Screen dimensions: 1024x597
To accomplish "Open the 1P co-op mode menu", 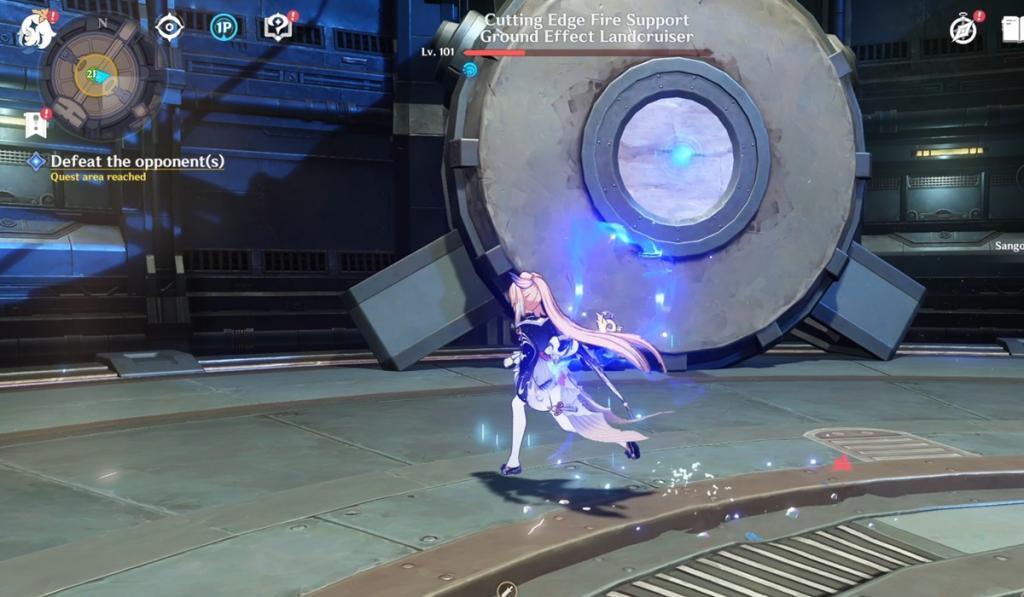I will pos(224,27).
